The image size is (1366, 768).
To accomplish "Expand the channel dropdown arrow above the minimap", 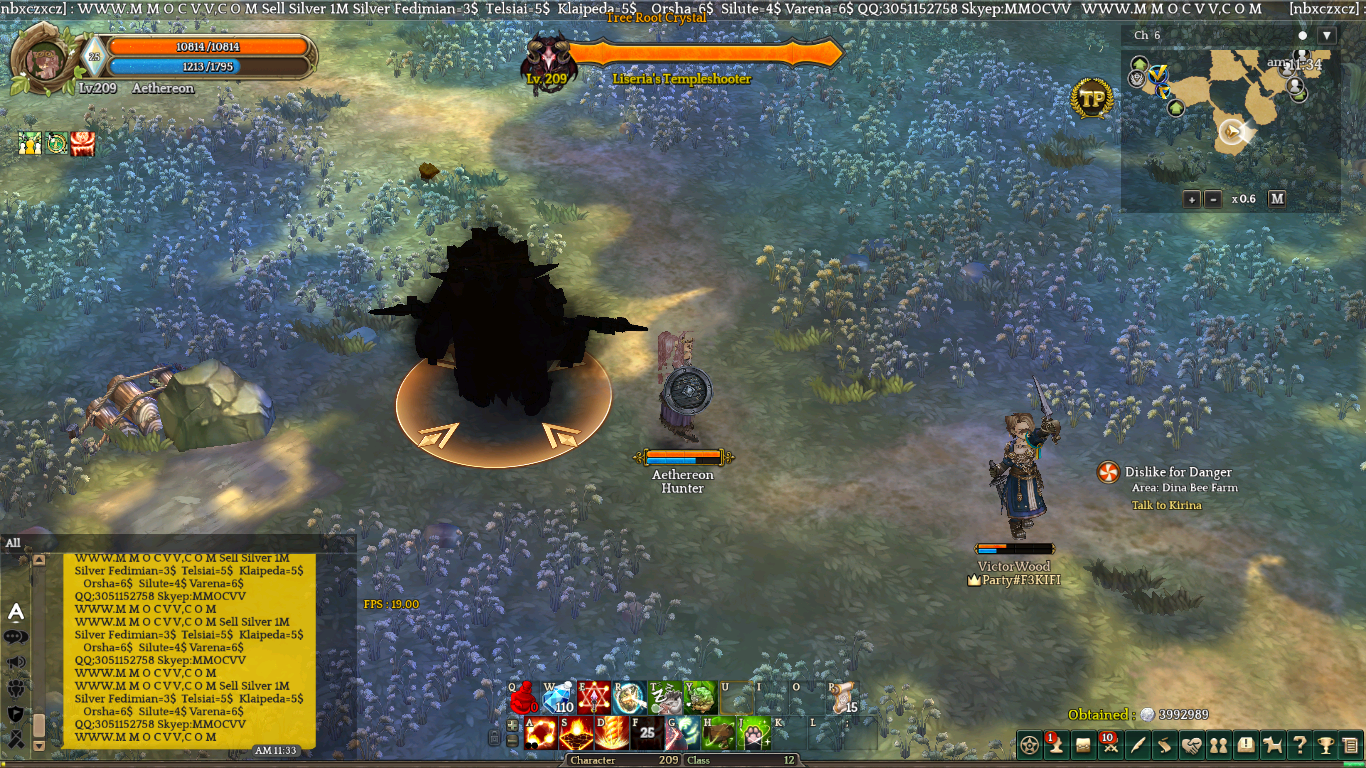I will click(1327, 35).
